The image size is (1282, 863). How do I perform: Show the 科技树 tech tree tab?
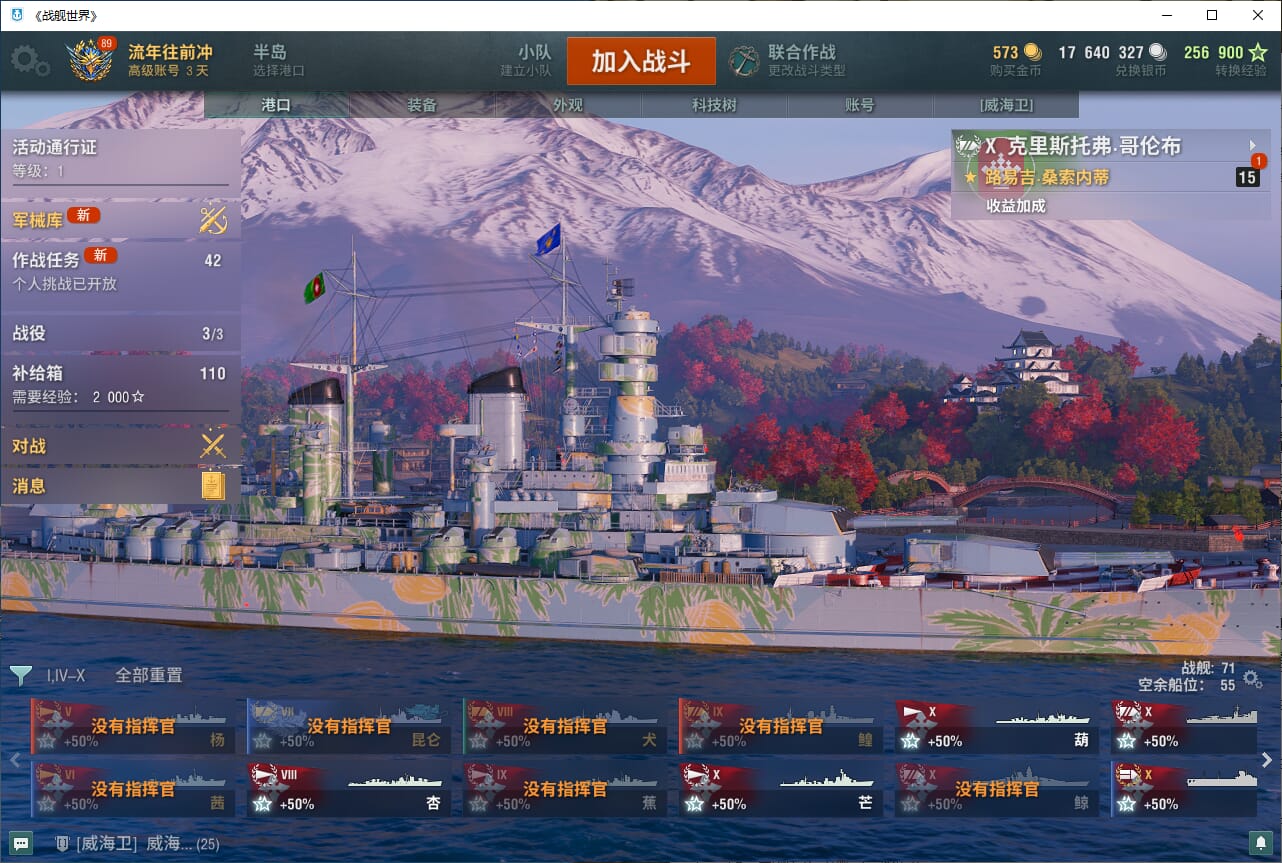click(714, 105)
